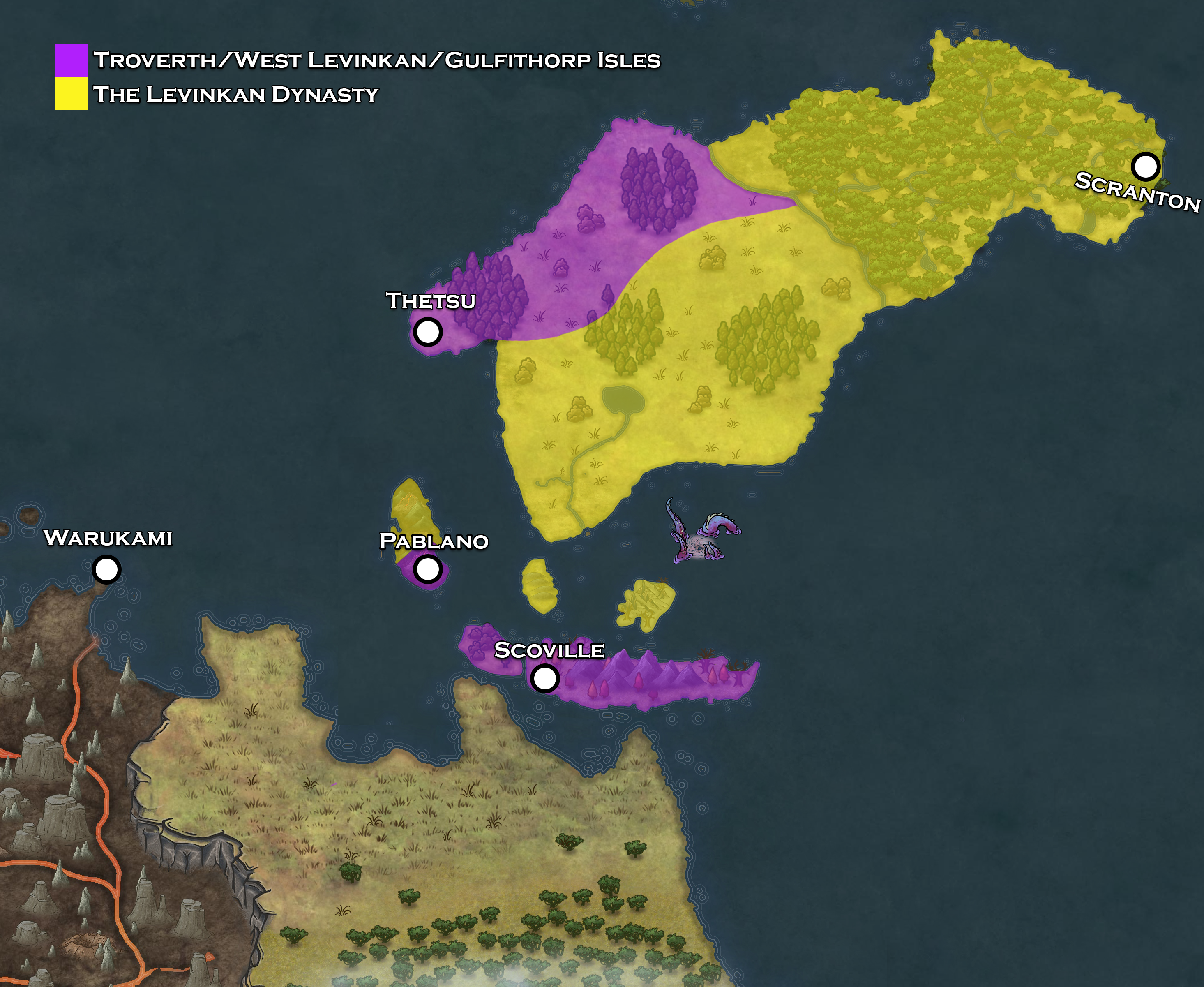Screen dimensions: 1204x987
Task: Open the Warukami city marker
Action: tap(106, 569)
